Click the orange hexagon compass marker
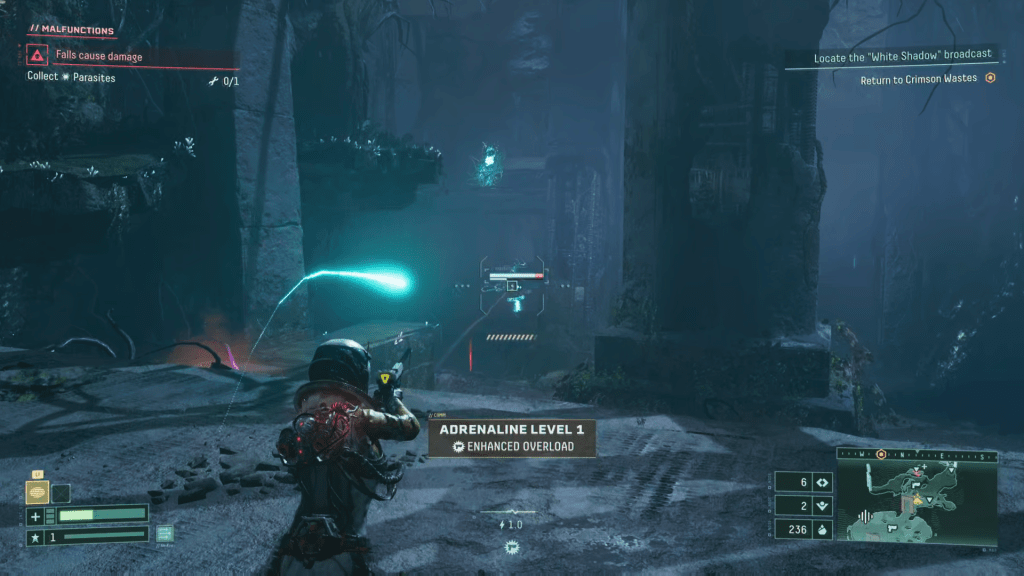The height and width of the screenshot is (576, 1024). tap(881, 454)
